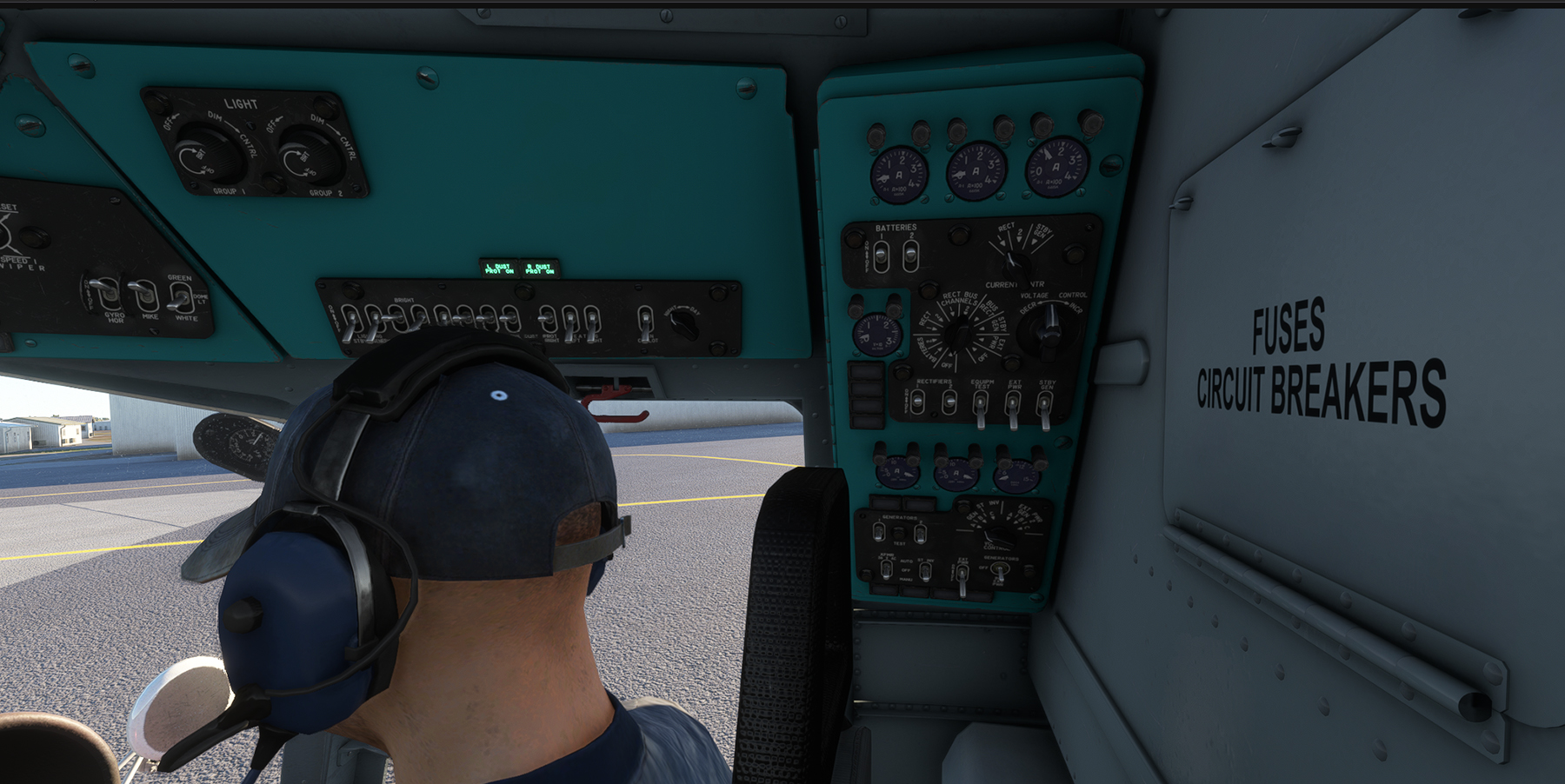This screenshot has height=784, width=1565.
Task: Toggle the Battery 1 switch
Action: click(x=881, y=255)
